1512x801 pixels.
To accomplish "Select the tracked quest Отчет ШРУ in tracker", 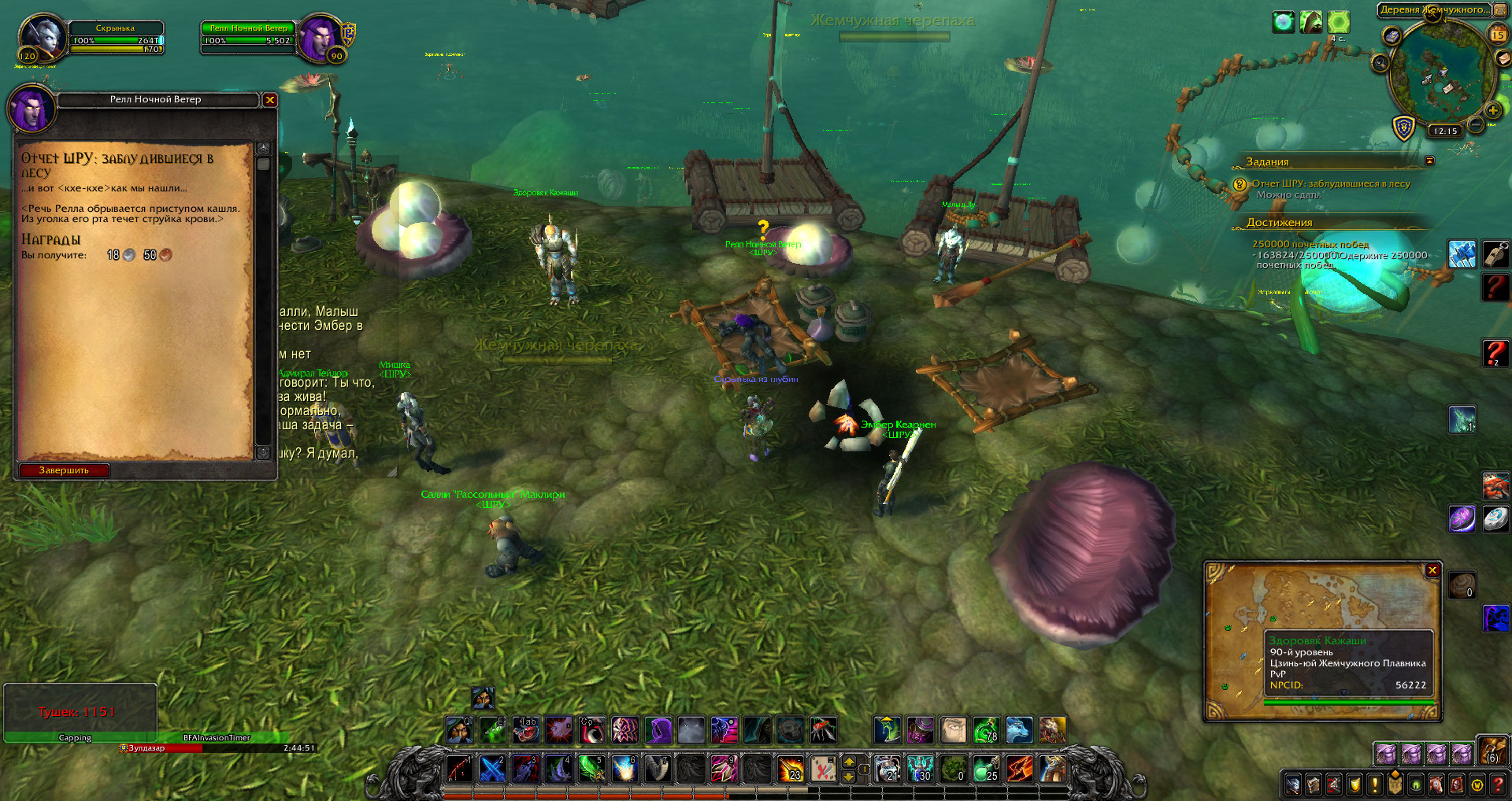I will coord(1331,184).
